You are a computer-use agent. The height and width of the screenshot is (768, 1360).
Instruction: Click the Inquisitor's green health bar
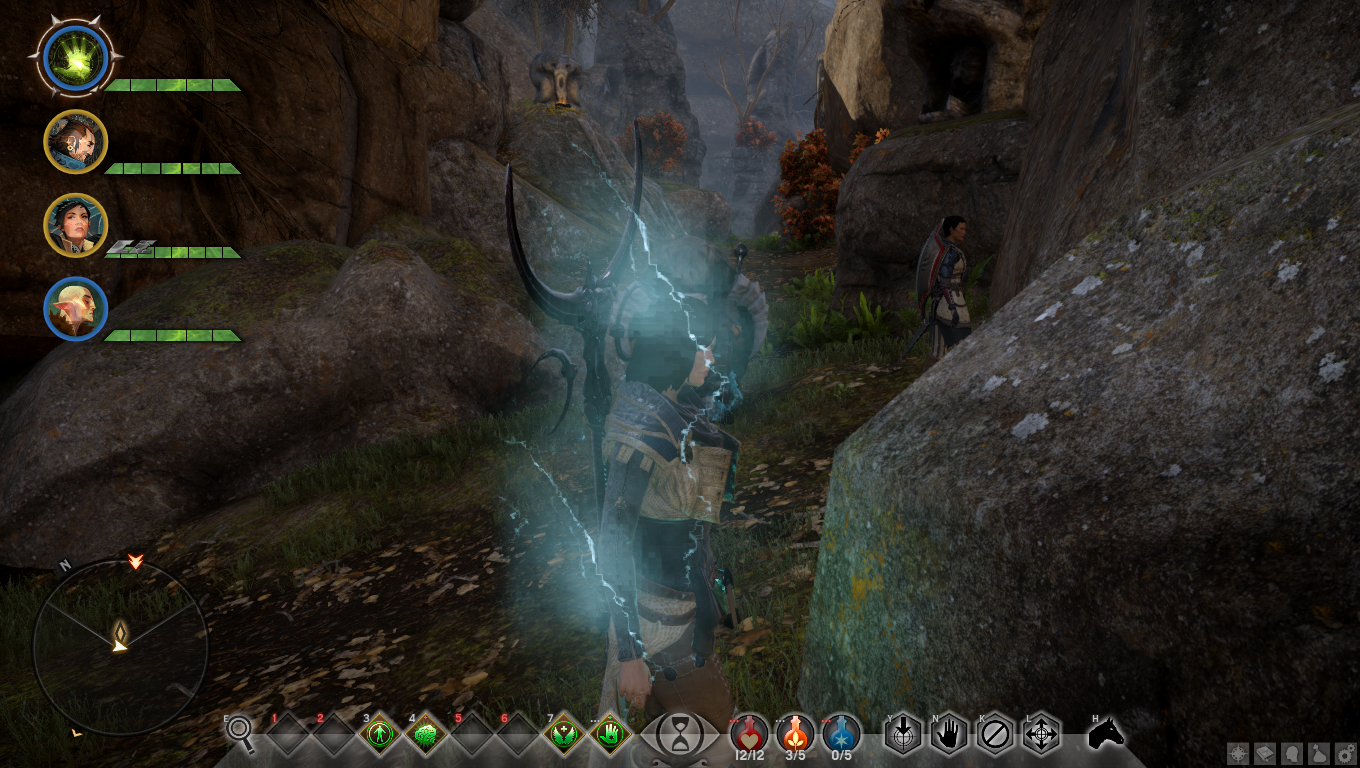click(x=170, y=85)
